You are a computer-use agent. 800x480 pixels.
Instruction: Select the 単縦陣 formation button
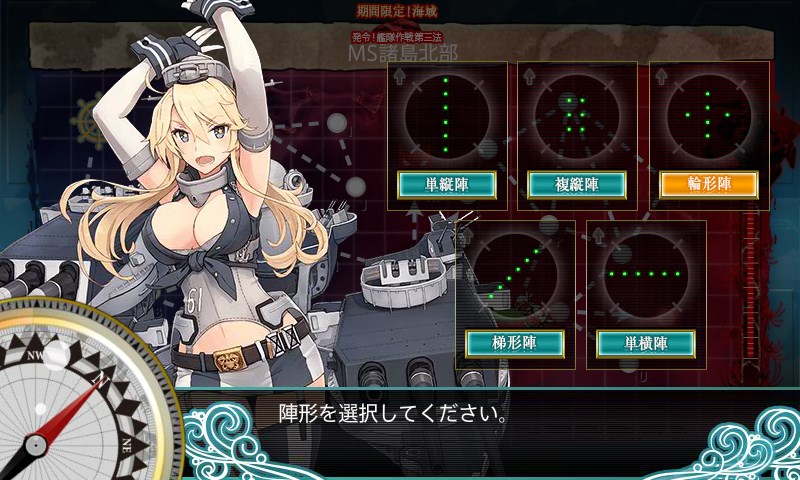[x=446, y=185]
